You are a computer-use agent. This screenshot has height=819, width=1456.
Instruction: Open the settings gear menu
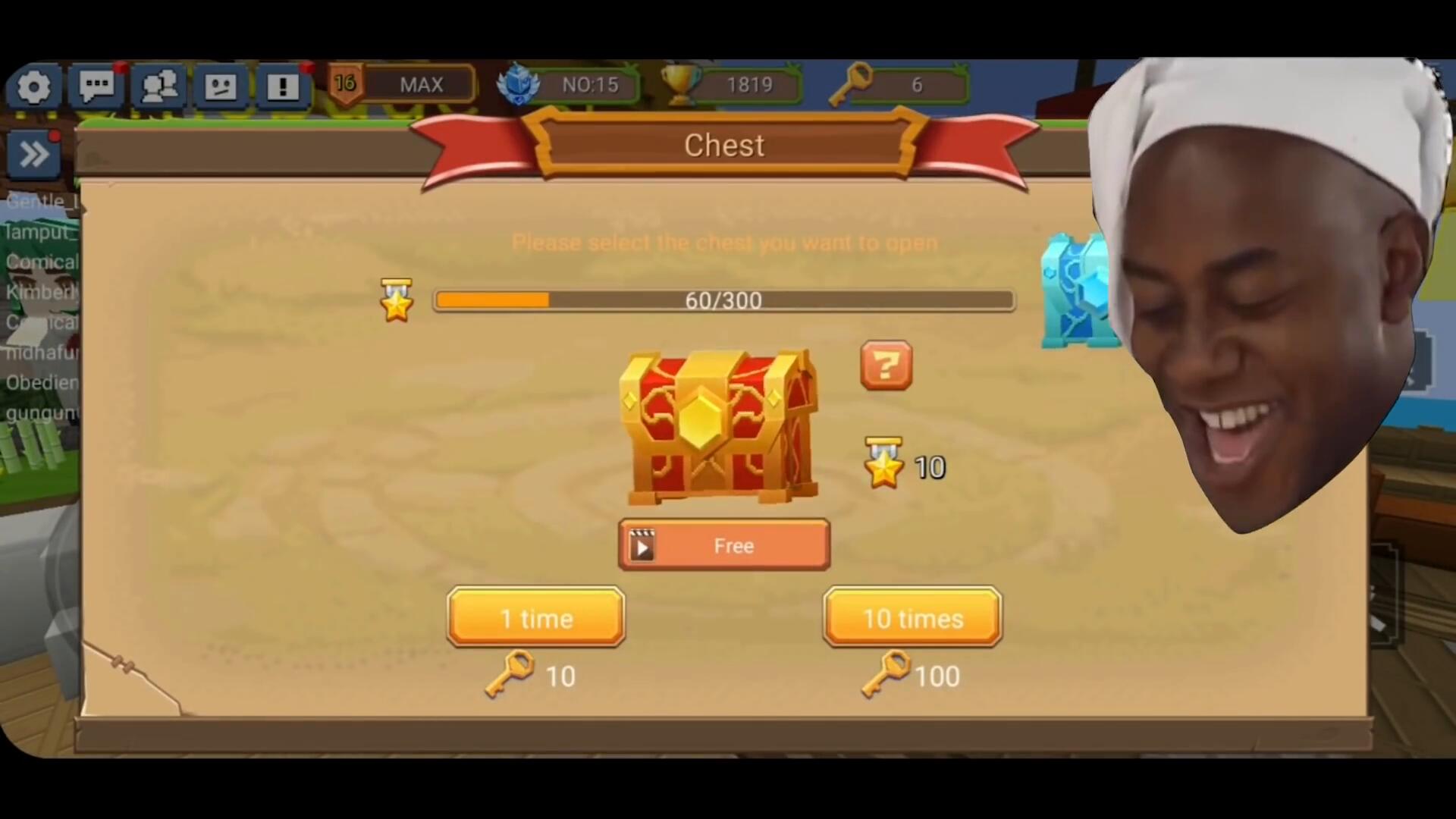pos(34,86)
